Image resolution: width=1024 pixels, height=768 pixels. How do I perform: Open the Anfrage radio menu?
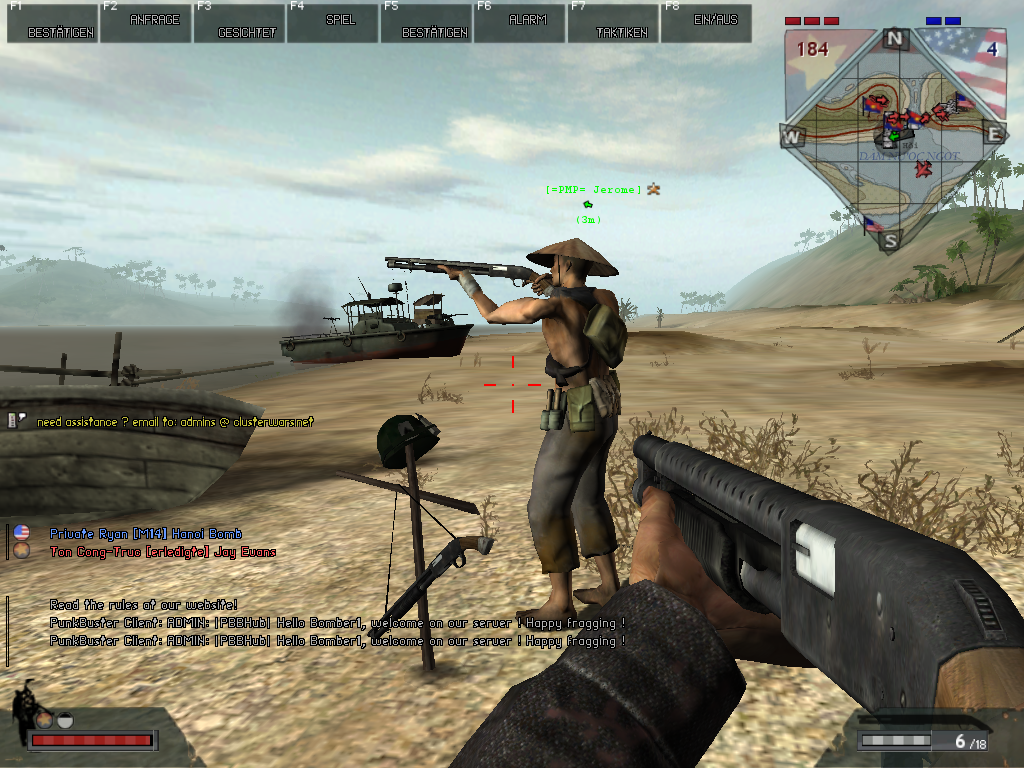click(x=146, y=23)
